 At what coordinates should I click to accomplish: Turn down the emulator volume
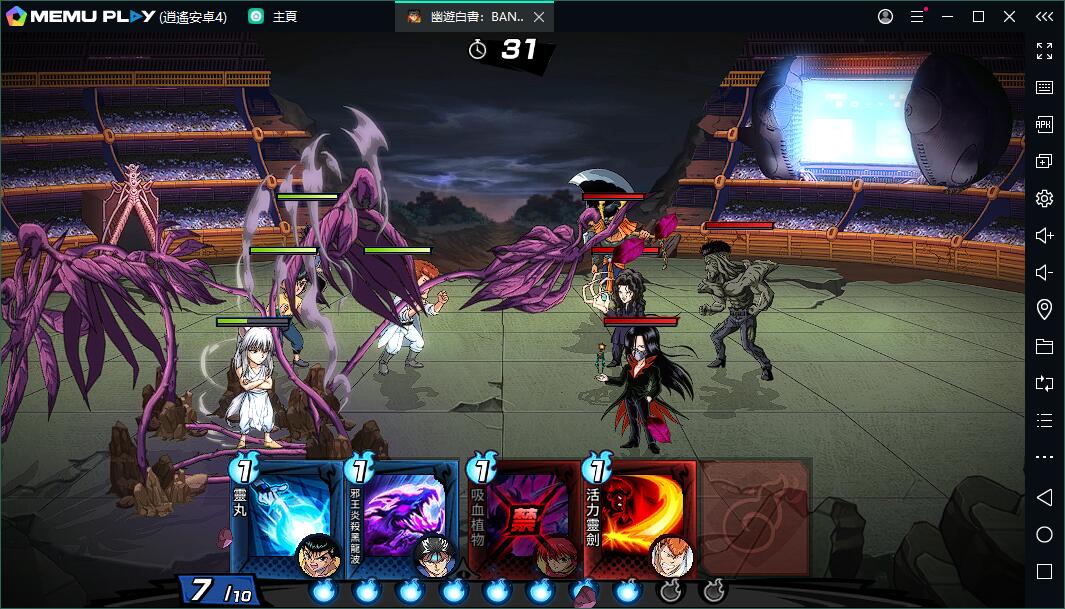click(1044, 272)
